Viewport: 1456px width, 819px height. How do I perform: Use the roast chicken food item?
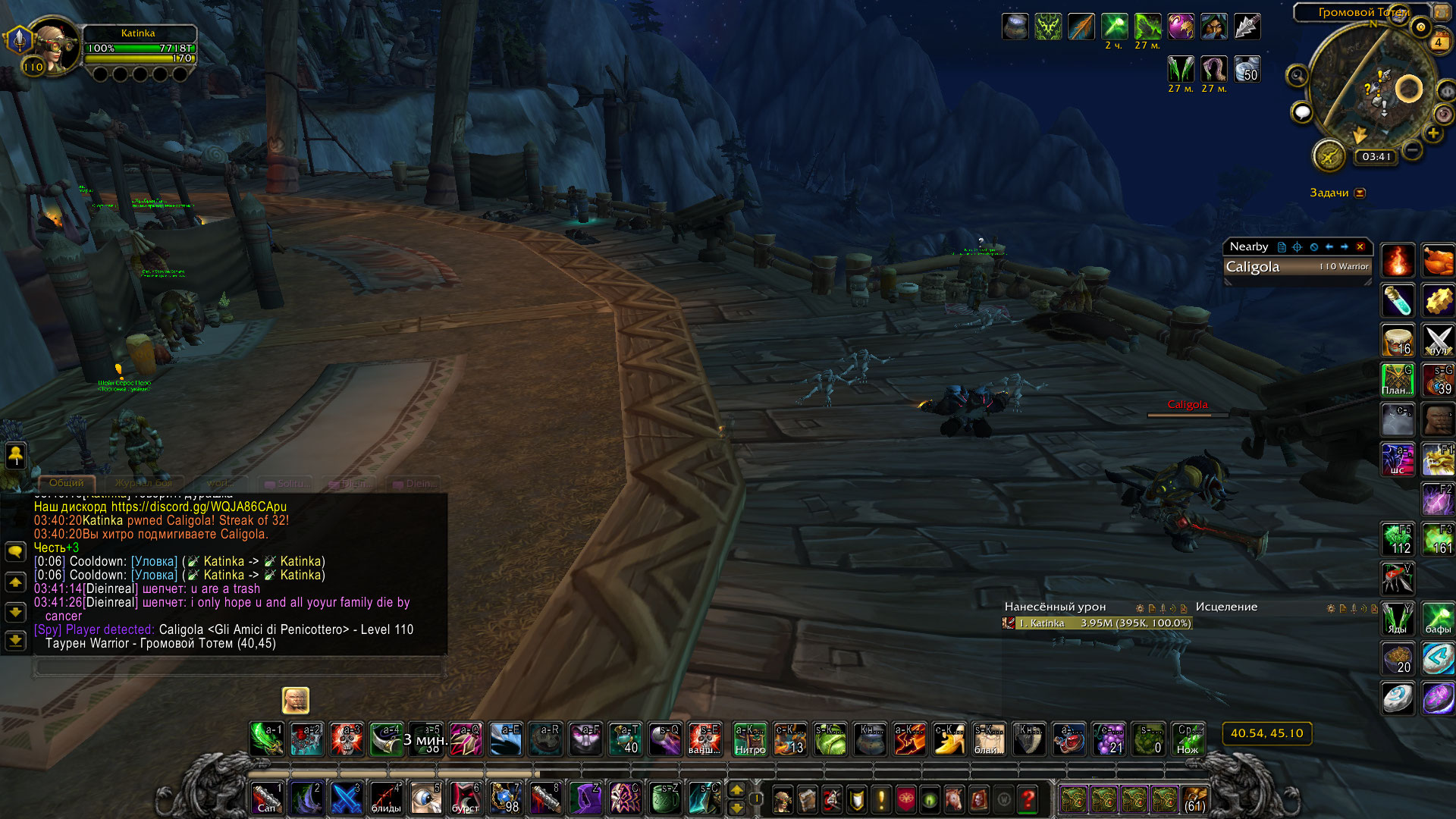click(1438, 262)
